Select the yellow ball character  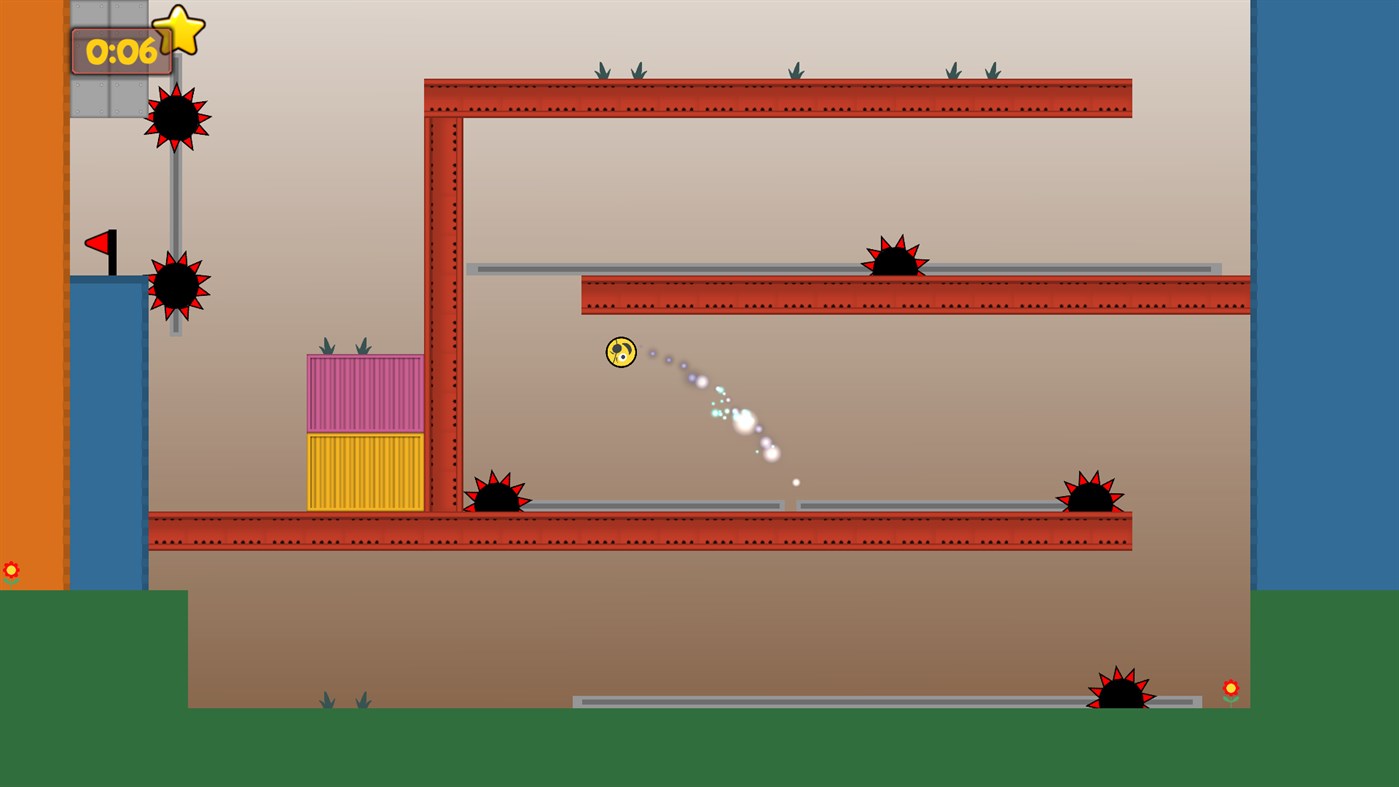pyautogui.click(x=620, y=353)
